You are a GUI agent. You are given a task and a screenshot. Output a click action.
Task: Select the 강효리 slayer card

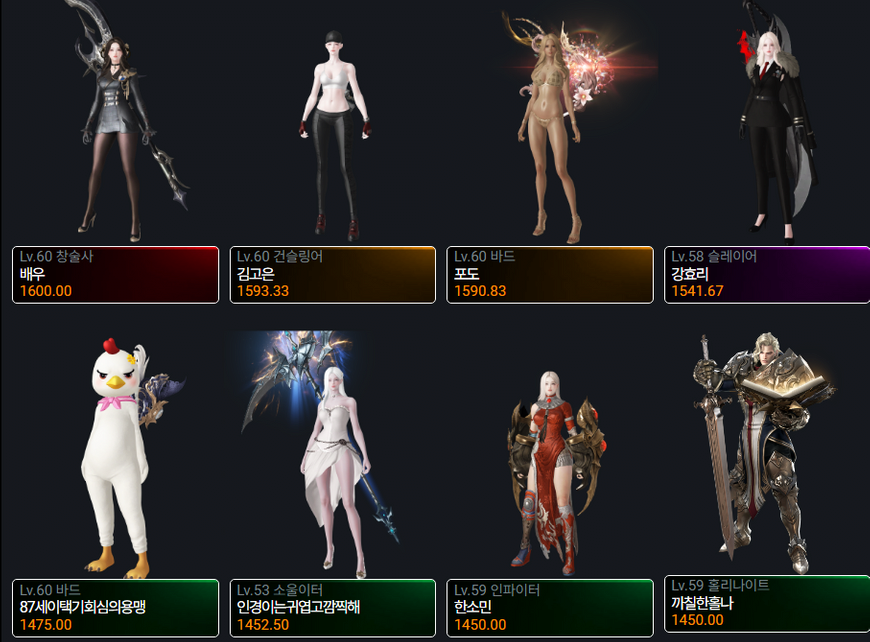point(766,274)
